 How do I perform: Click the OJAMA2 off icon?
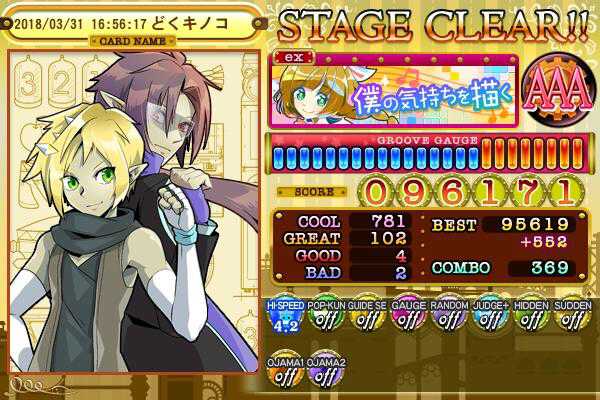322,371
